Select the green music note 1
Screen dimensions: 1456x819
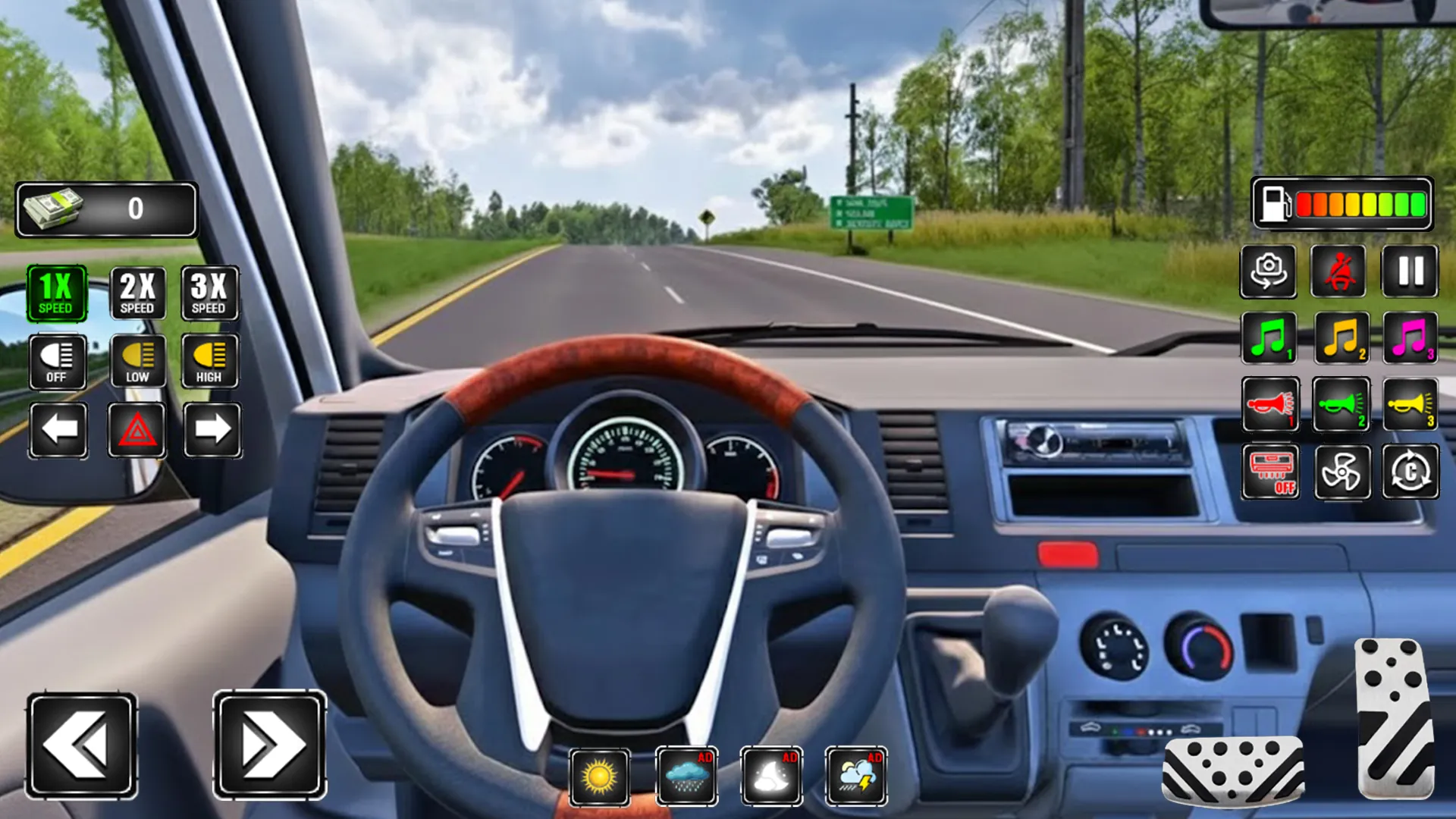click(1271, 339)
